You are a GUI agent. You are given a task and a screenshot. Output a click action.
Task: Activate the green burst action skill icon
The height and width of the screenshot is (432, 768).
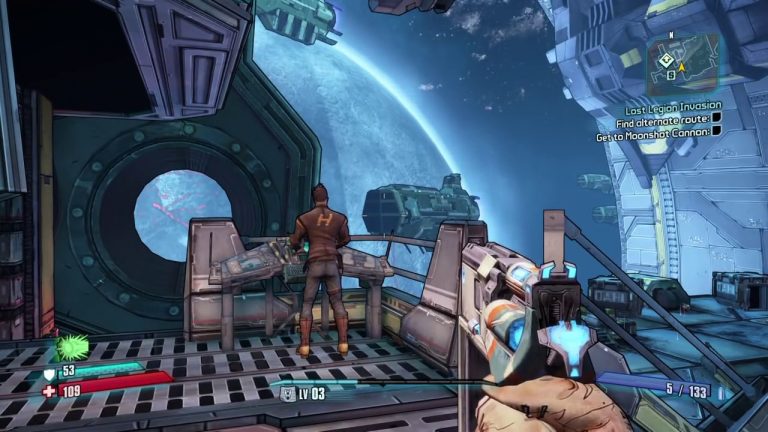70,346
